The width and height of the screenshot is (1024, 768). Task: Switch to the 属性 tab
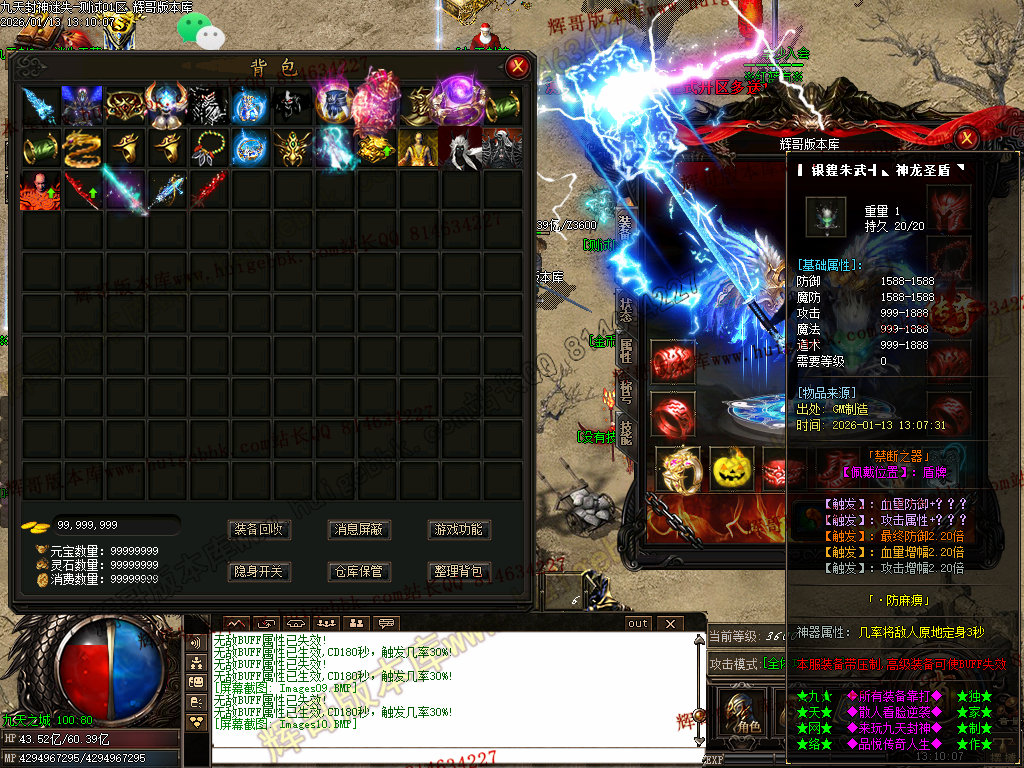click(626, 349)
